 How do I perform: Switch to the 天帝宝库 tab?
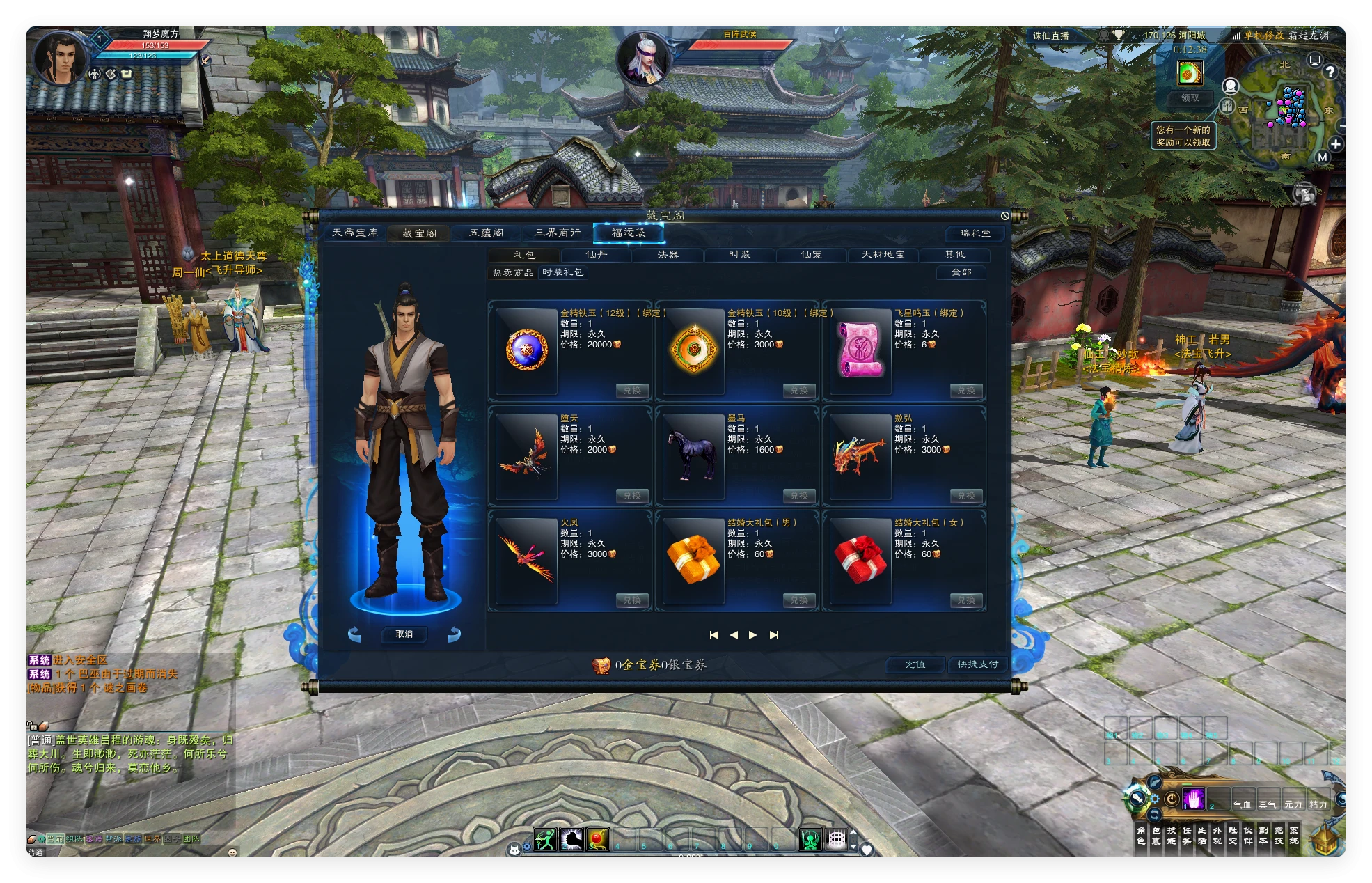tap(355, 233)
